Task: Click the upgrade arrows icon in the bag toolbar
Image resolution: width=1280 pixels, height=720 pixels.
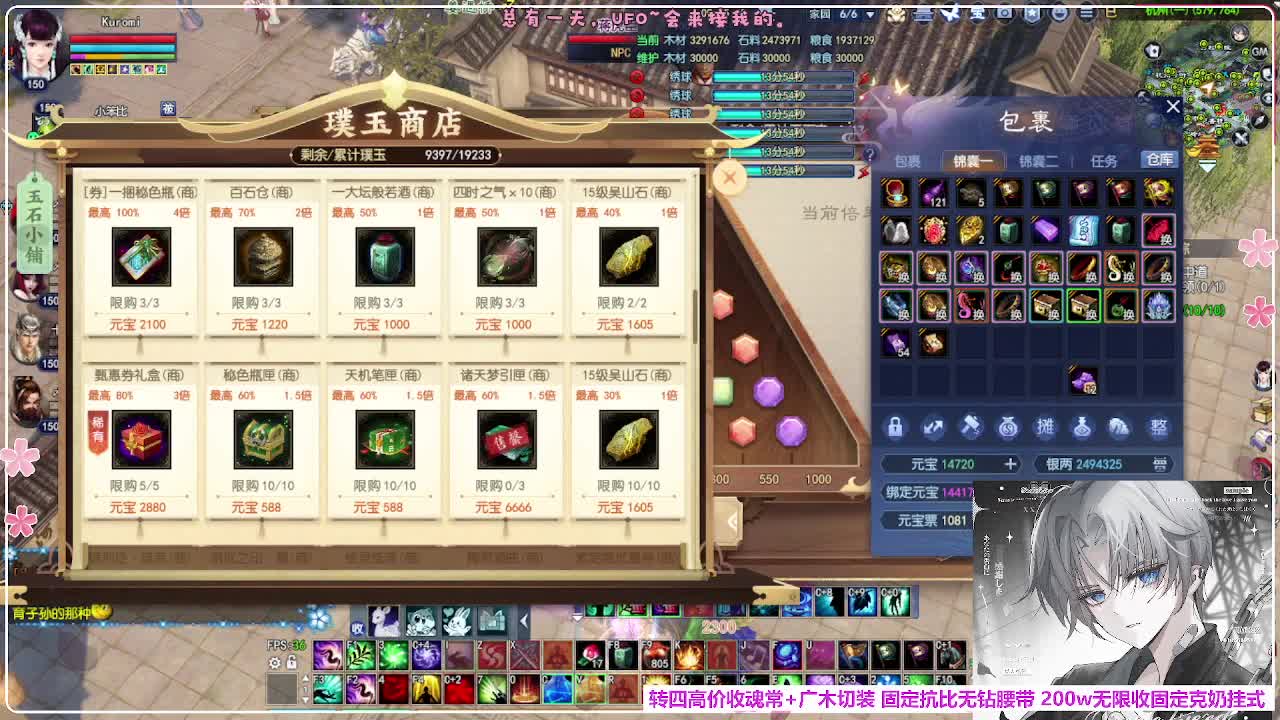Action: pos(933,428)
